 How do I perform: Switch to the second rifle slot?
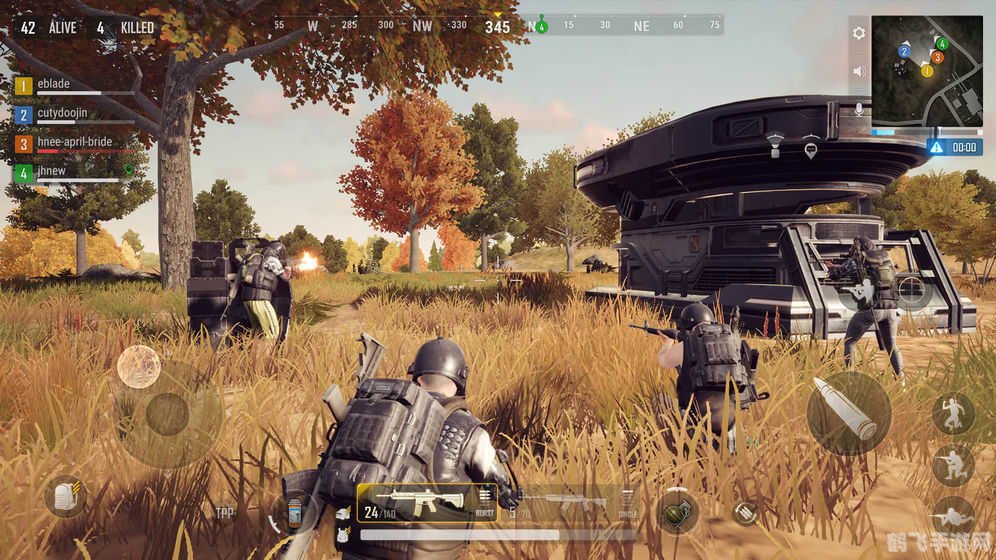click(572, 502)
